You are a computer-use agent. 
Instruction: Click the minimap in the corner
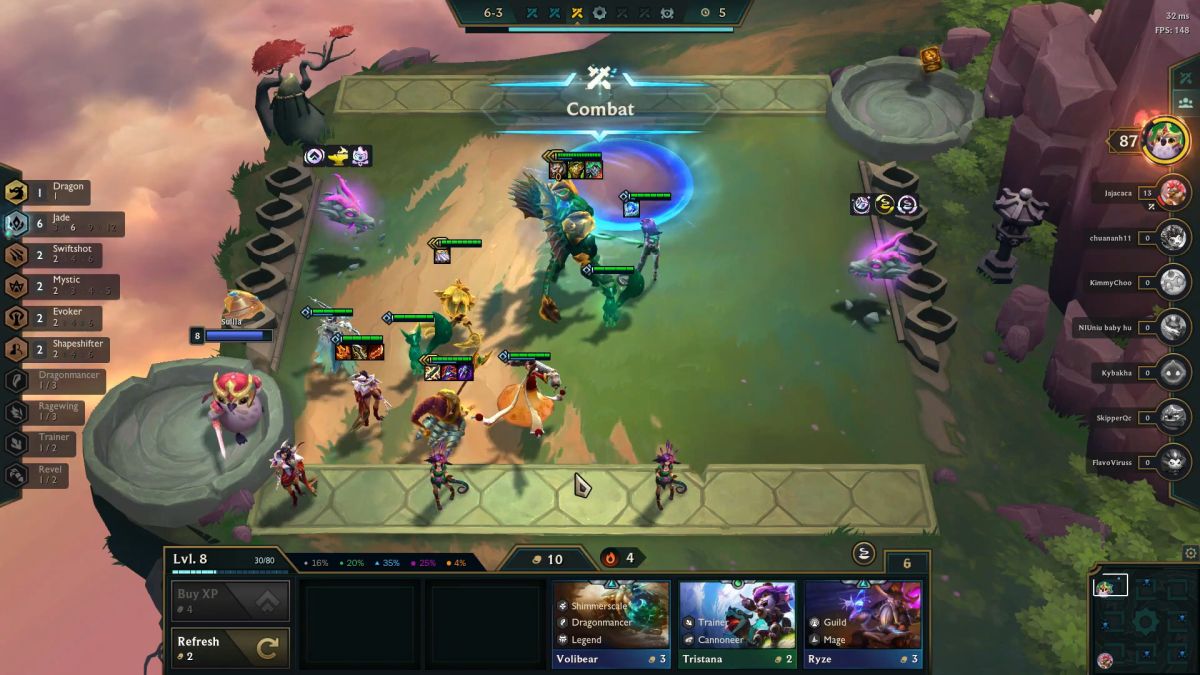coord(1144,620)
